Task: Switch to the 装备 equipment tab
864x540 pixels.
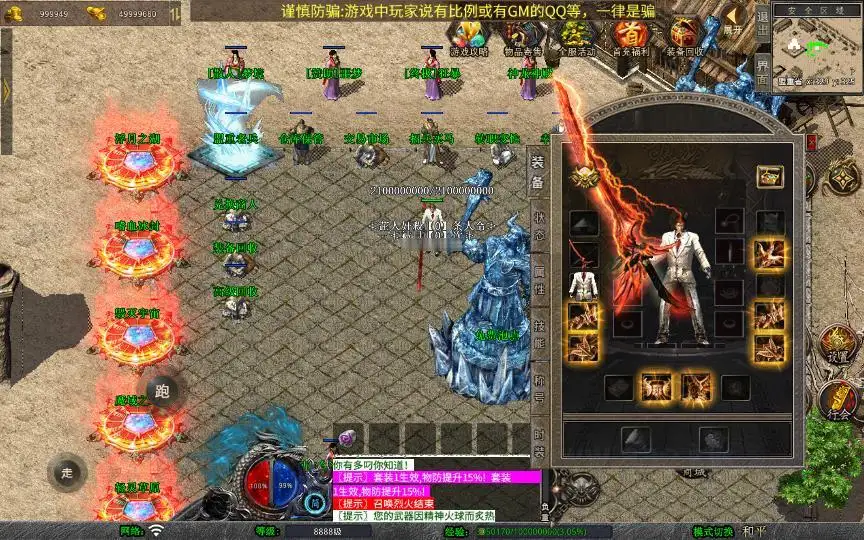Action: click(537, 170)
